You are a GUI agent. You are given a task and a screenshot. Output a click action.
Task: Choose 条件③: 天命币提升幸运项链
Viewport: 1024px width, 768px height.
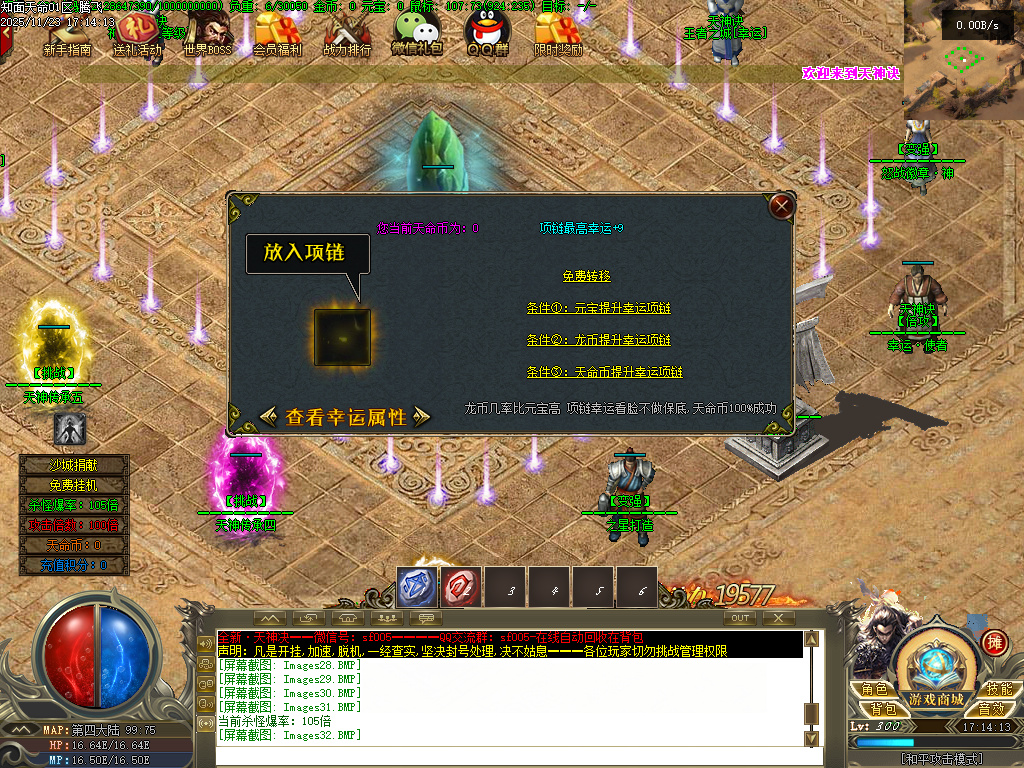point(604,372)
